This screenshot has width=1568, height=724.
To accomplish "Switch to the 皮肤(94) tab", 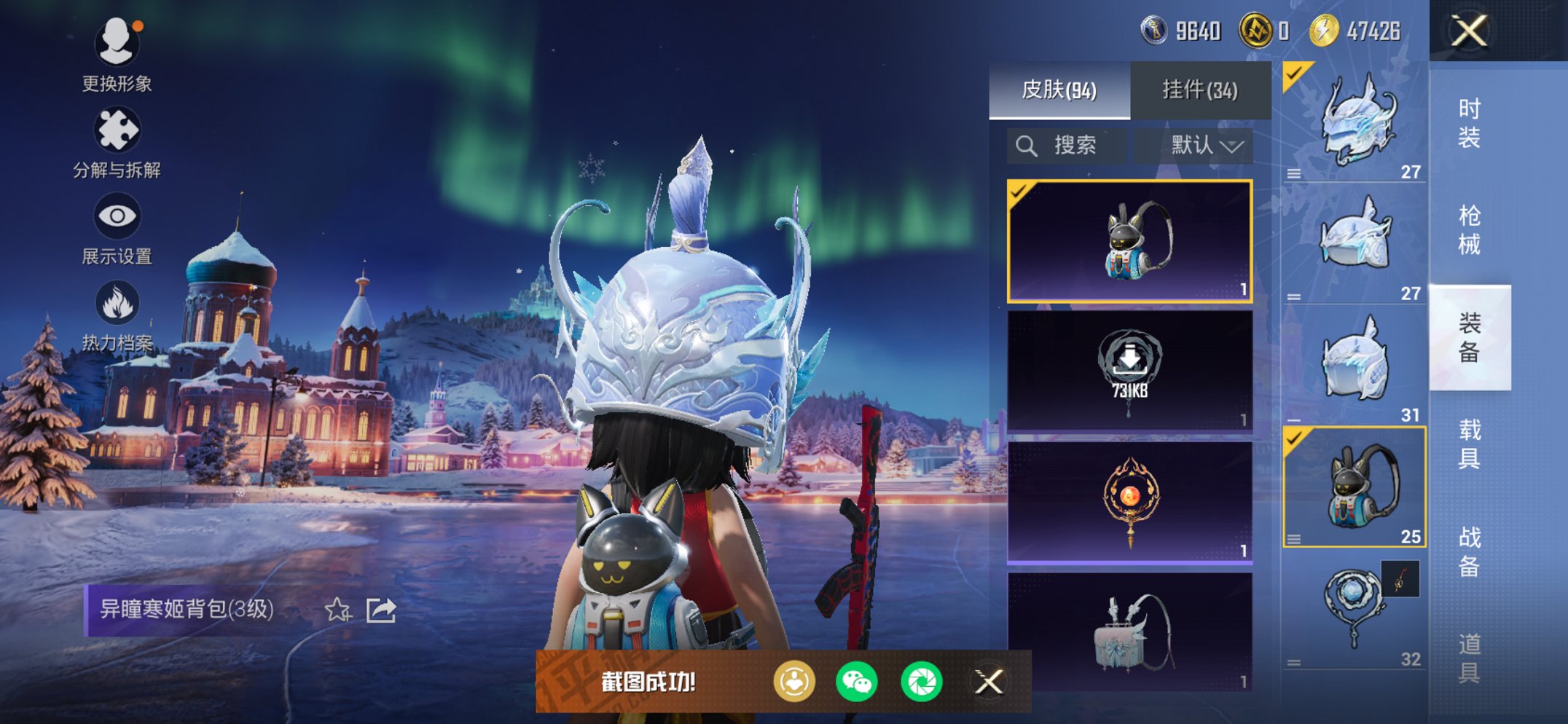I will point(1059,90).
